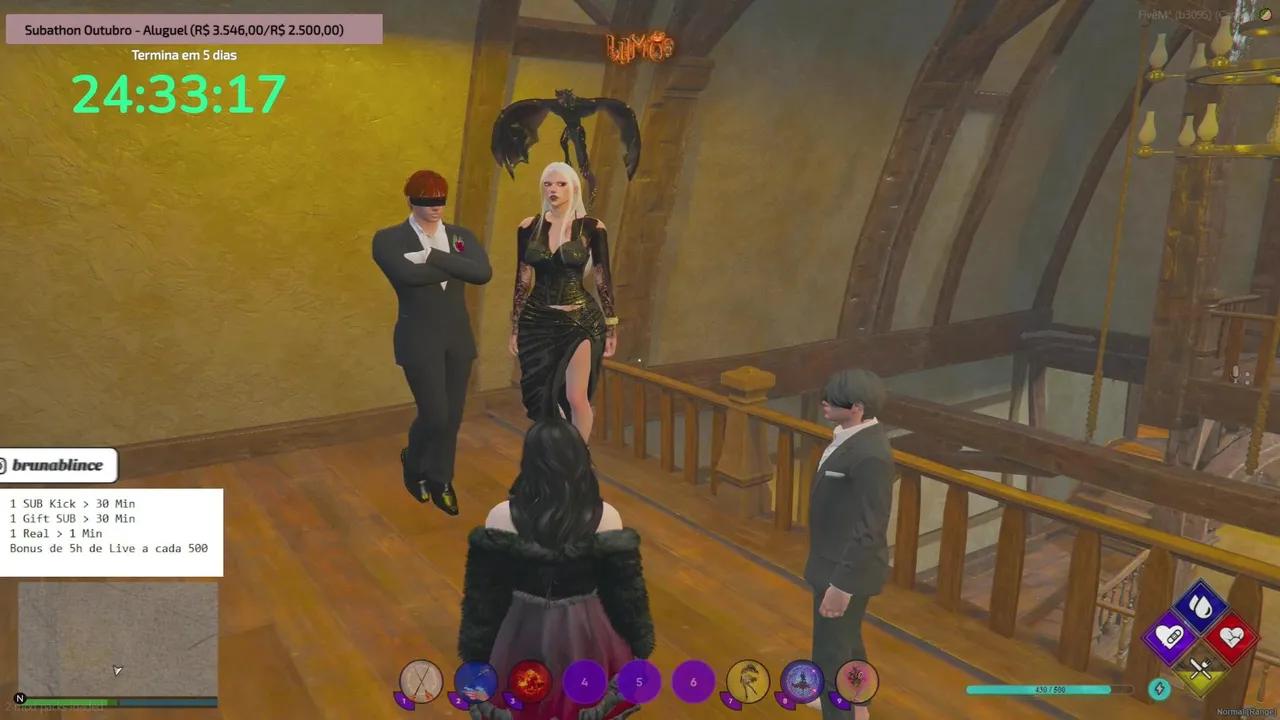
Task: Click the blue water droplet thirst indicator
Action: (1198, 605)
